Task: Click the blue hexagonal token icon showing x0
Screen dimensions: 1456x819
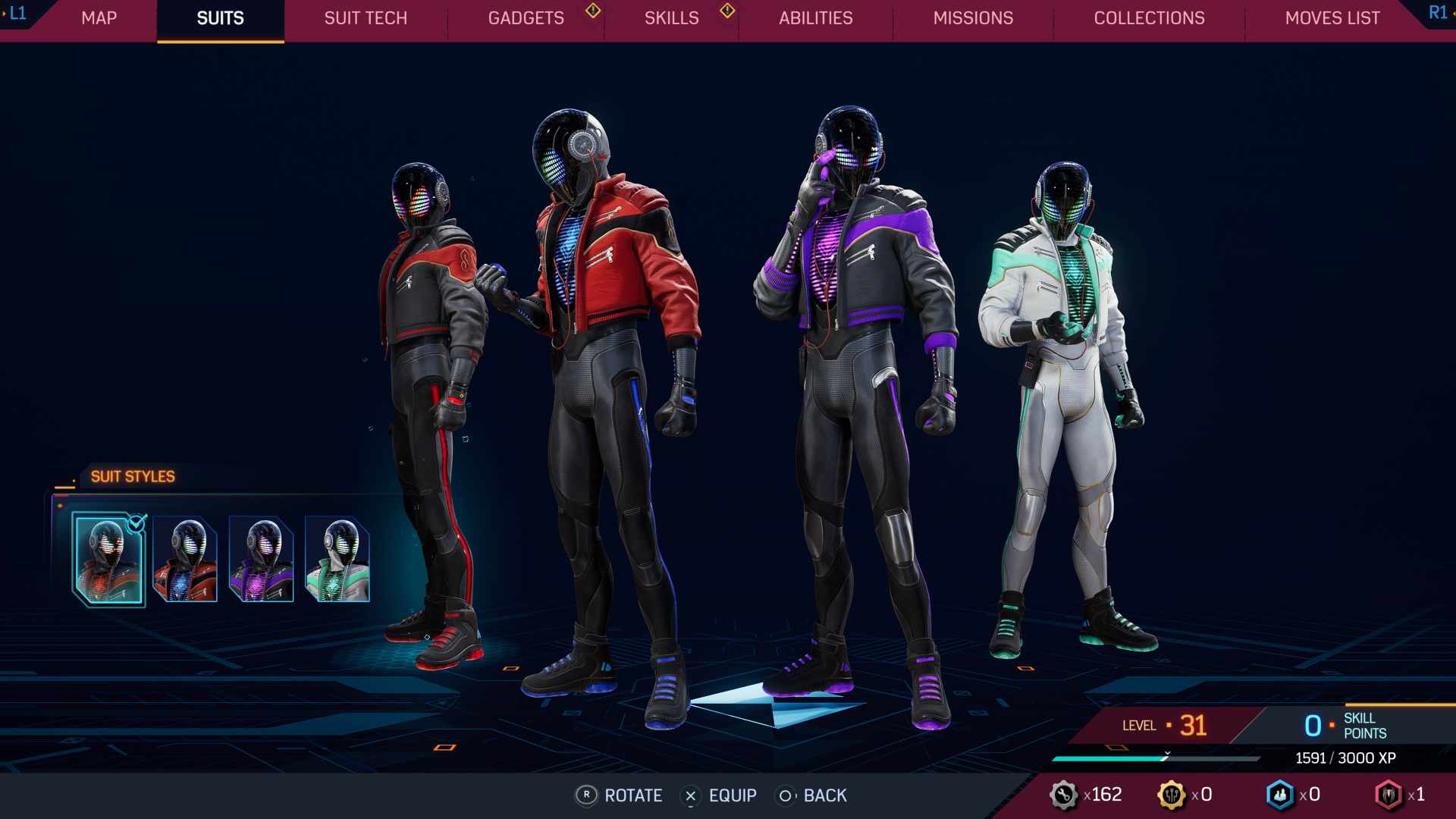Action: click(1280, 795)
